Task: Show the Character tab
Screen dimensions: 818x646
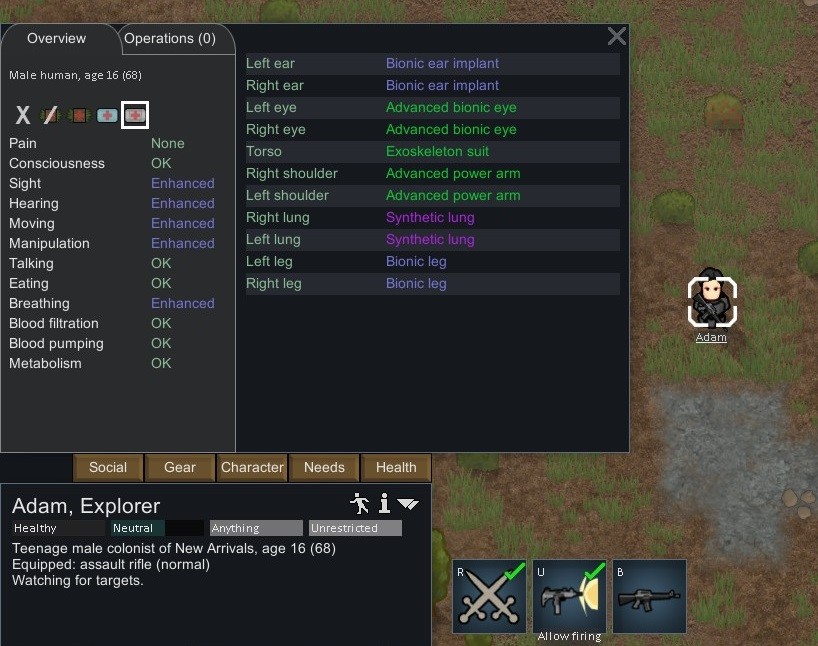Action: click(252, 467)
